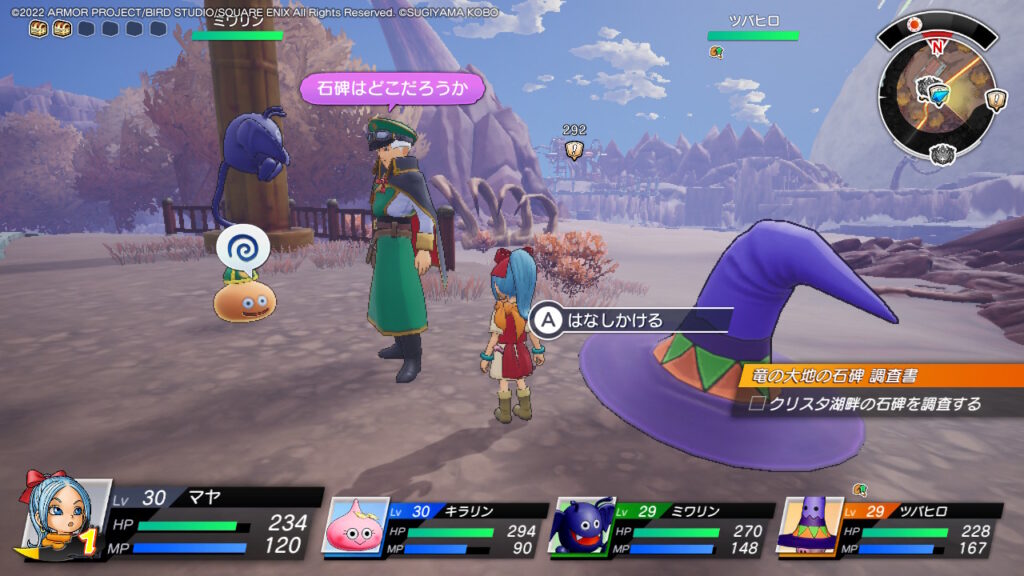
Task: Click the red N compass marker on minimap
Action: 937,46
